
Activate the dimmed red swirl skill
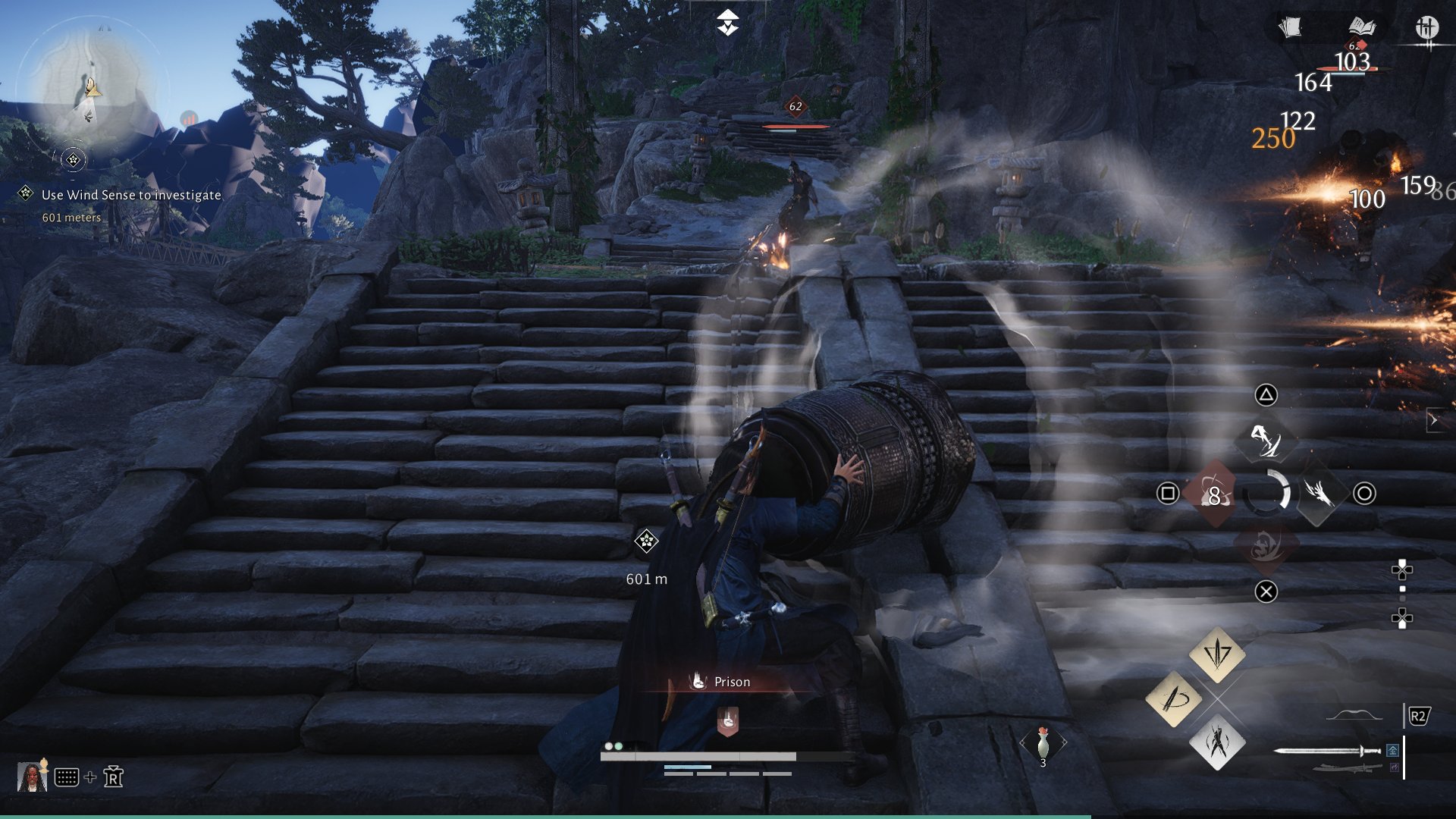pos(1266,545)
